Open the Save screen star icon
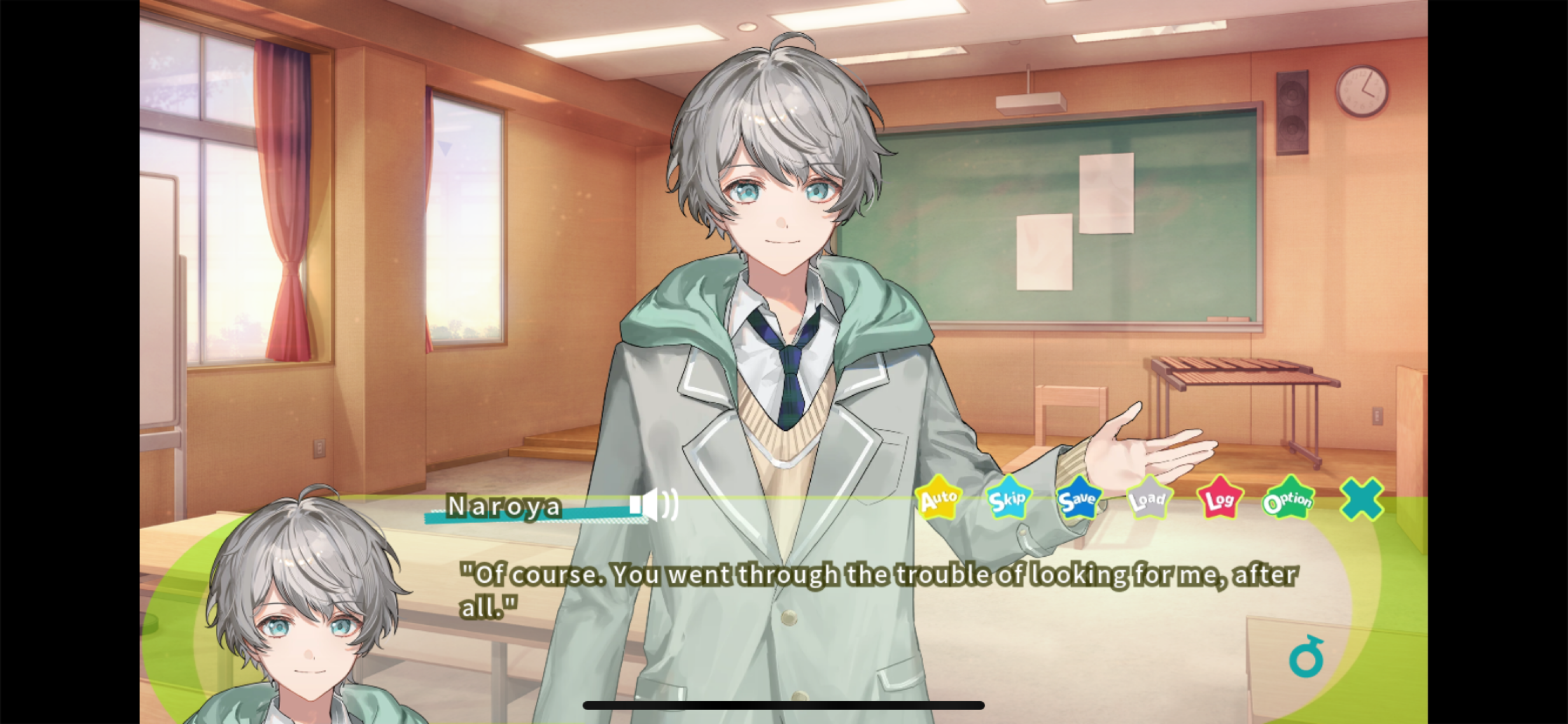The image size is (1568, 724). pos(1079,500)
